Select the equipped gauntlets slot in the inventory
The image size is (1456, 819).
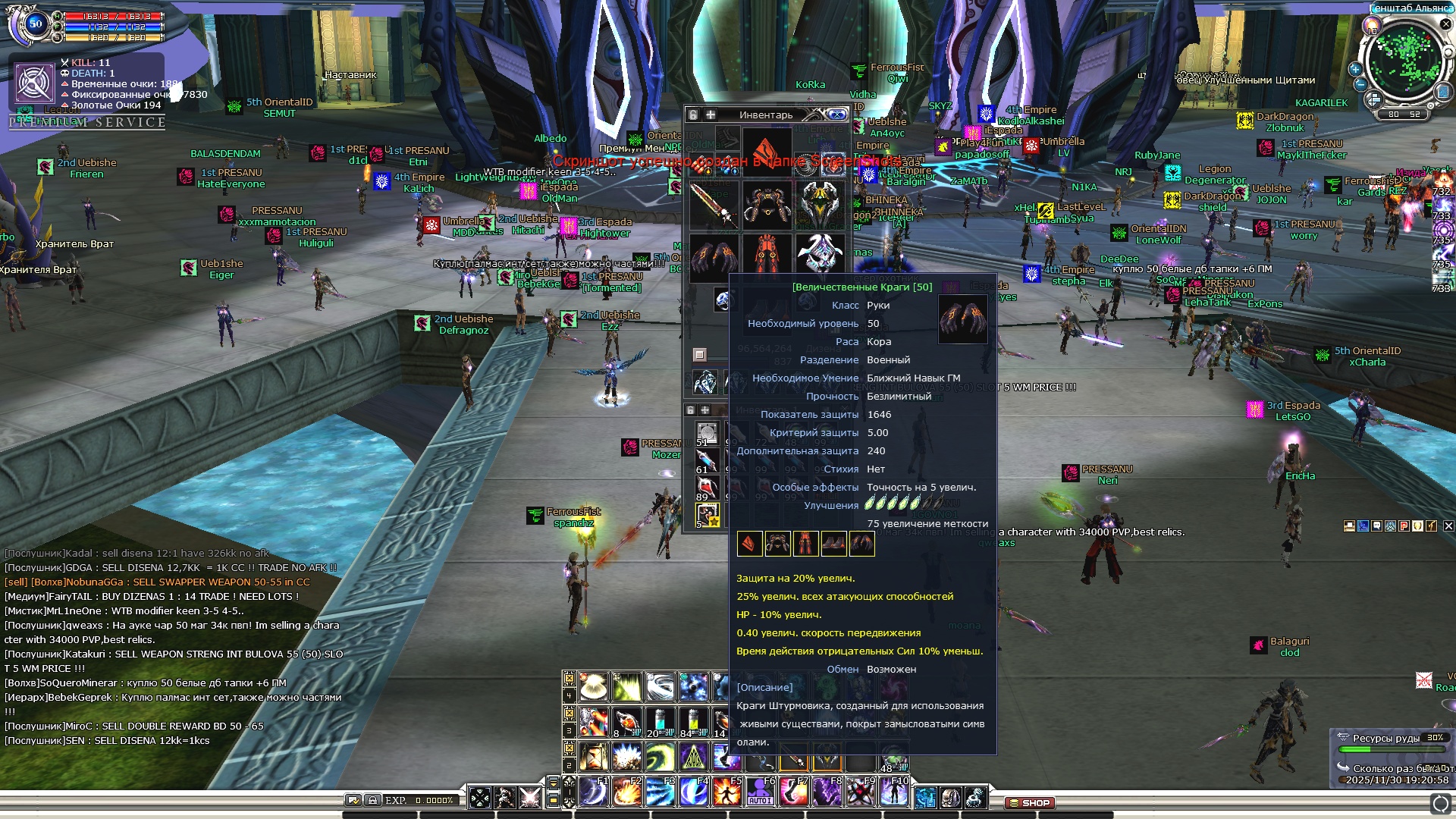tap(714, 255)
